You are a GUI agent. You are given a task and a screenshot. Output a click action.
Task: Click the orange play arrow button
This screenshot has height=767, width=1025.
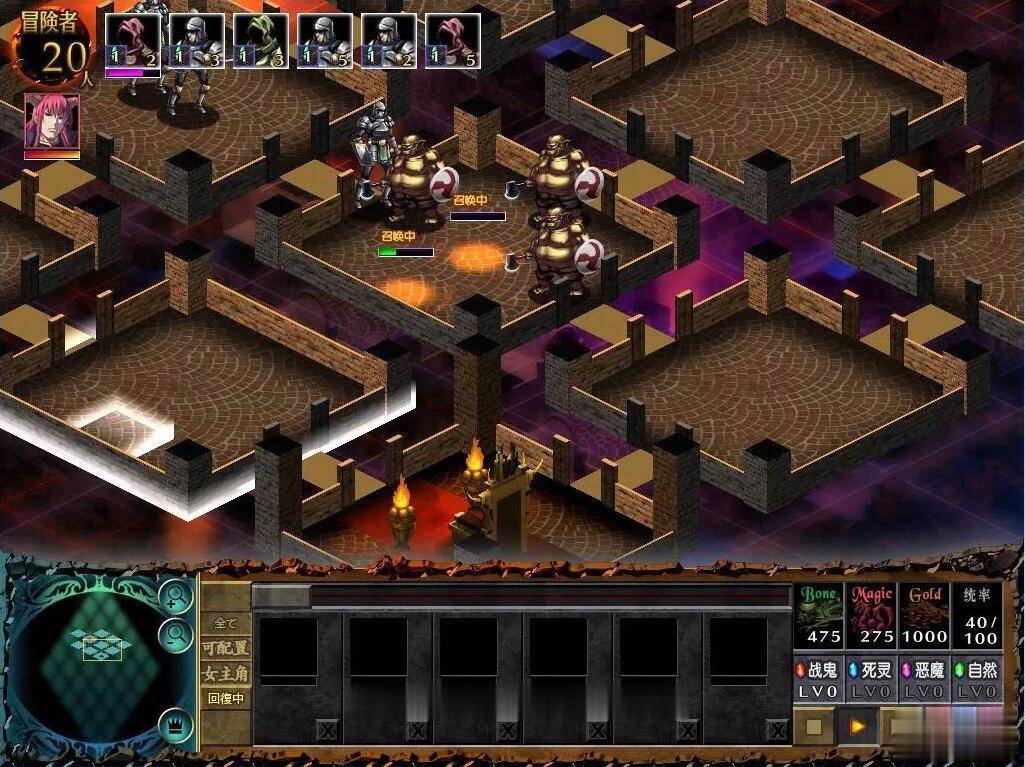click(857, 726)
